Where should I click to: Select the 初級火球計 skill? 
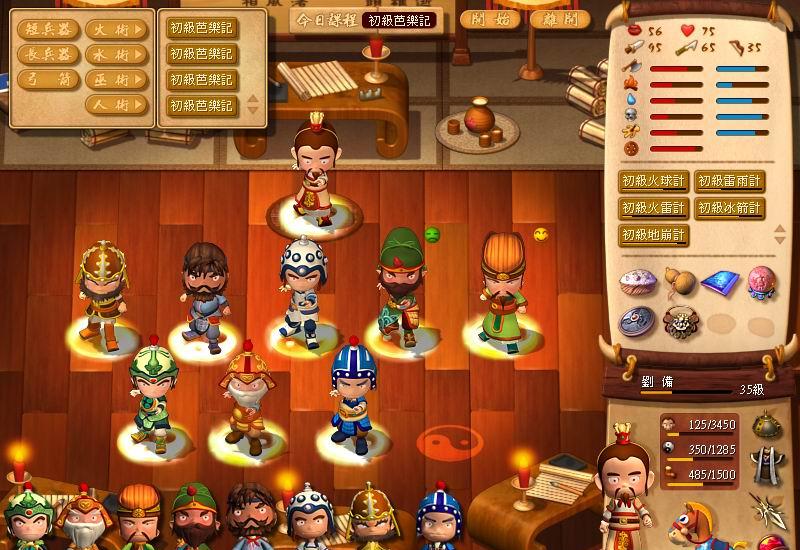click(653, 181)
